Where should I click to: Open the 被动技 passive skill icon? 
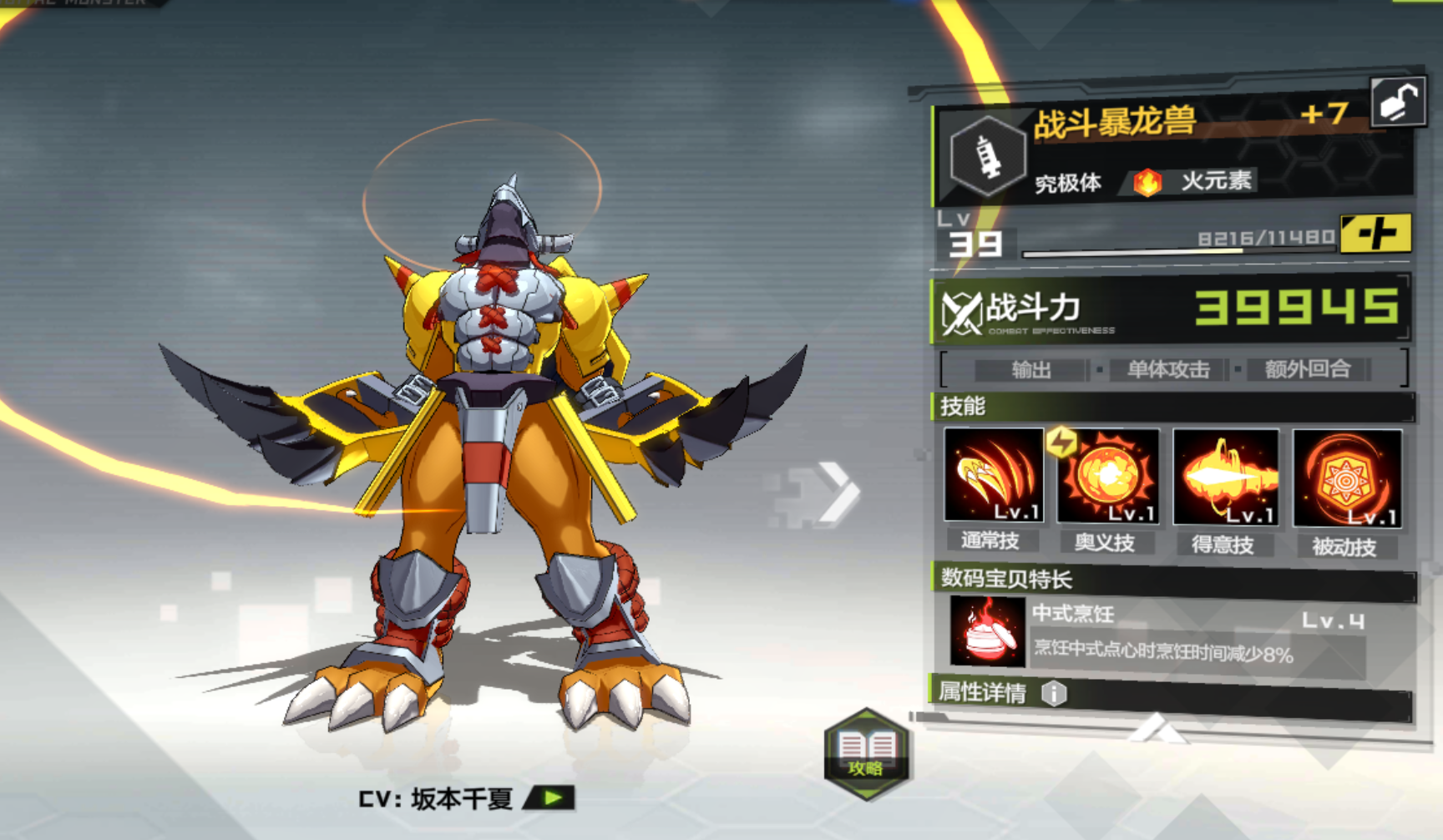pos(1346,476)
